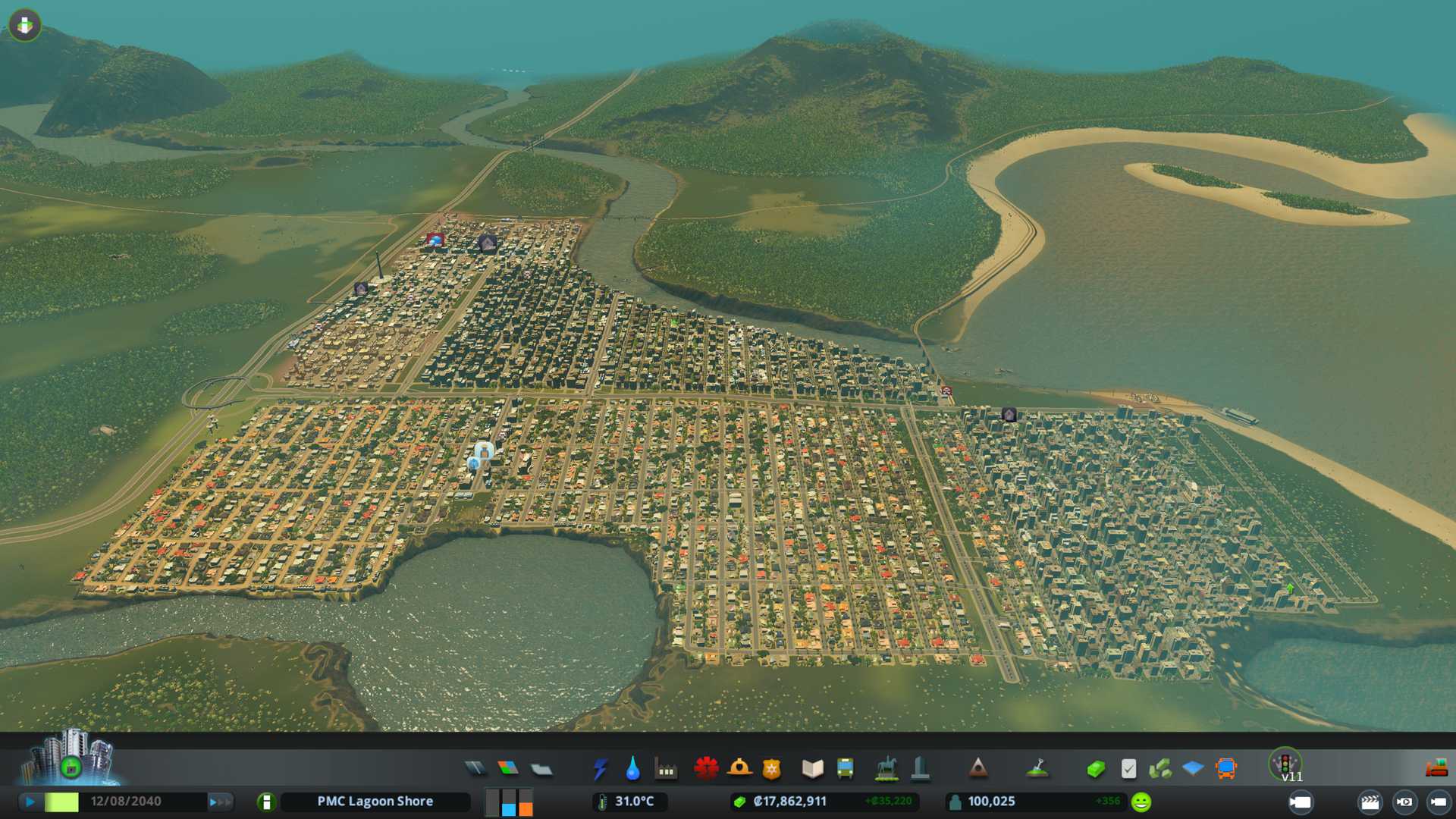This screenshot has width=1456, height=819.
Task: Activate the bulldozer tool
Action: 1436,768
